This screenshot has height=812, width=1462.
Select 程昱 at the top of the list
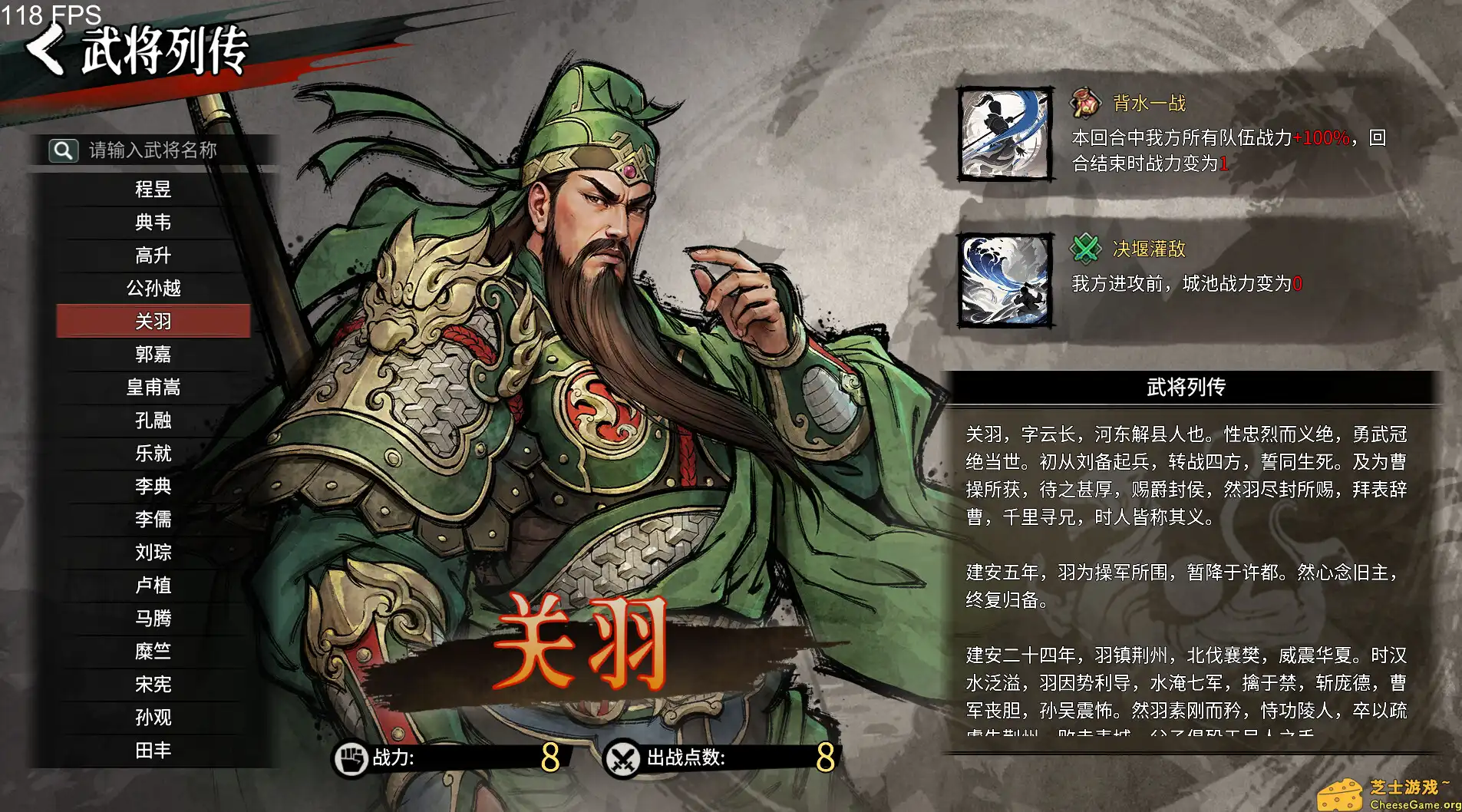[153, 190]
